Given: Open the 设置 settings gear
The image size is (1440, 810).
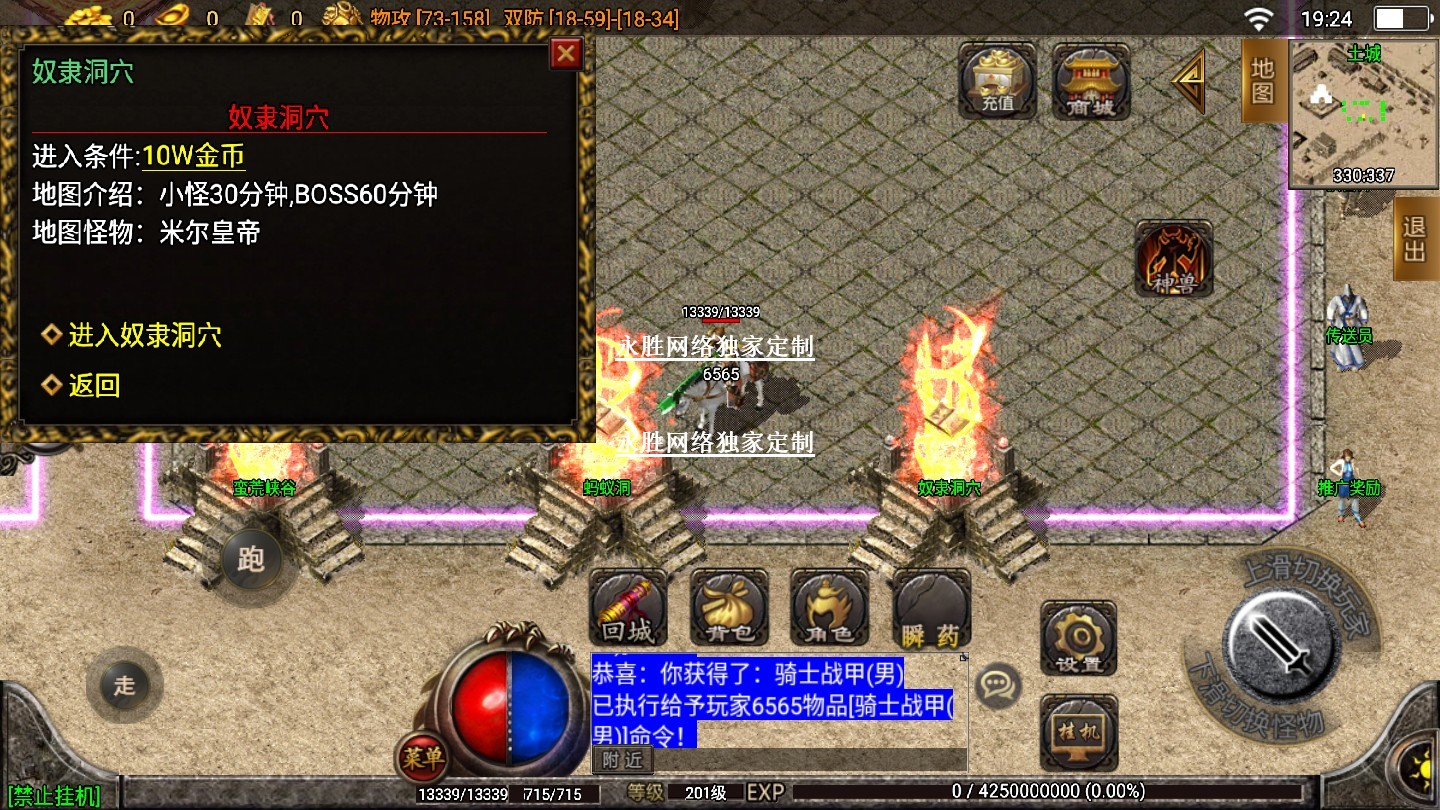Looking at the screenshot, I should pyautogui.click(x=1078, y=638).
